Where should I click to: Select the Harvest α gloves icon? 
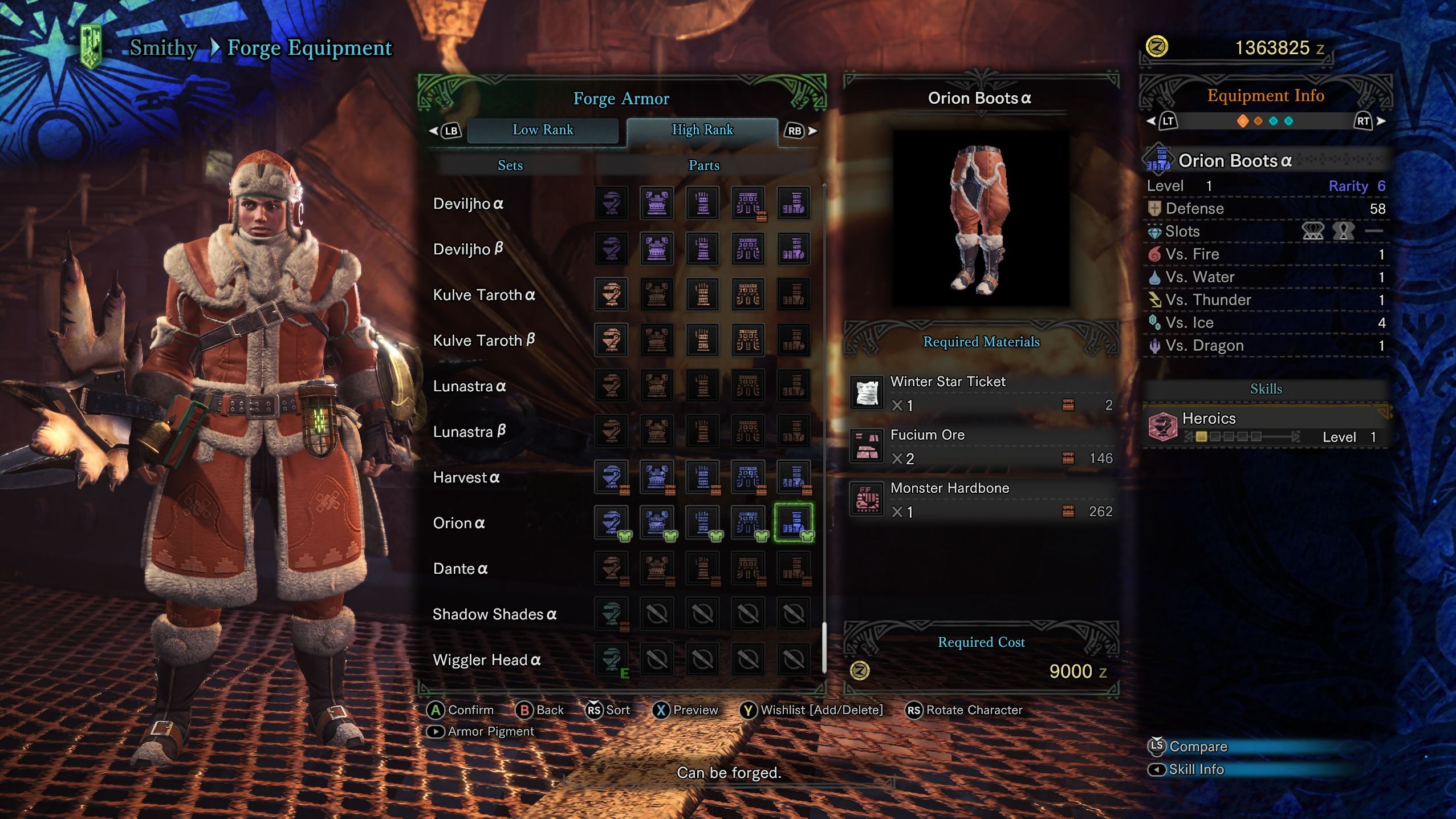(702, 477)
